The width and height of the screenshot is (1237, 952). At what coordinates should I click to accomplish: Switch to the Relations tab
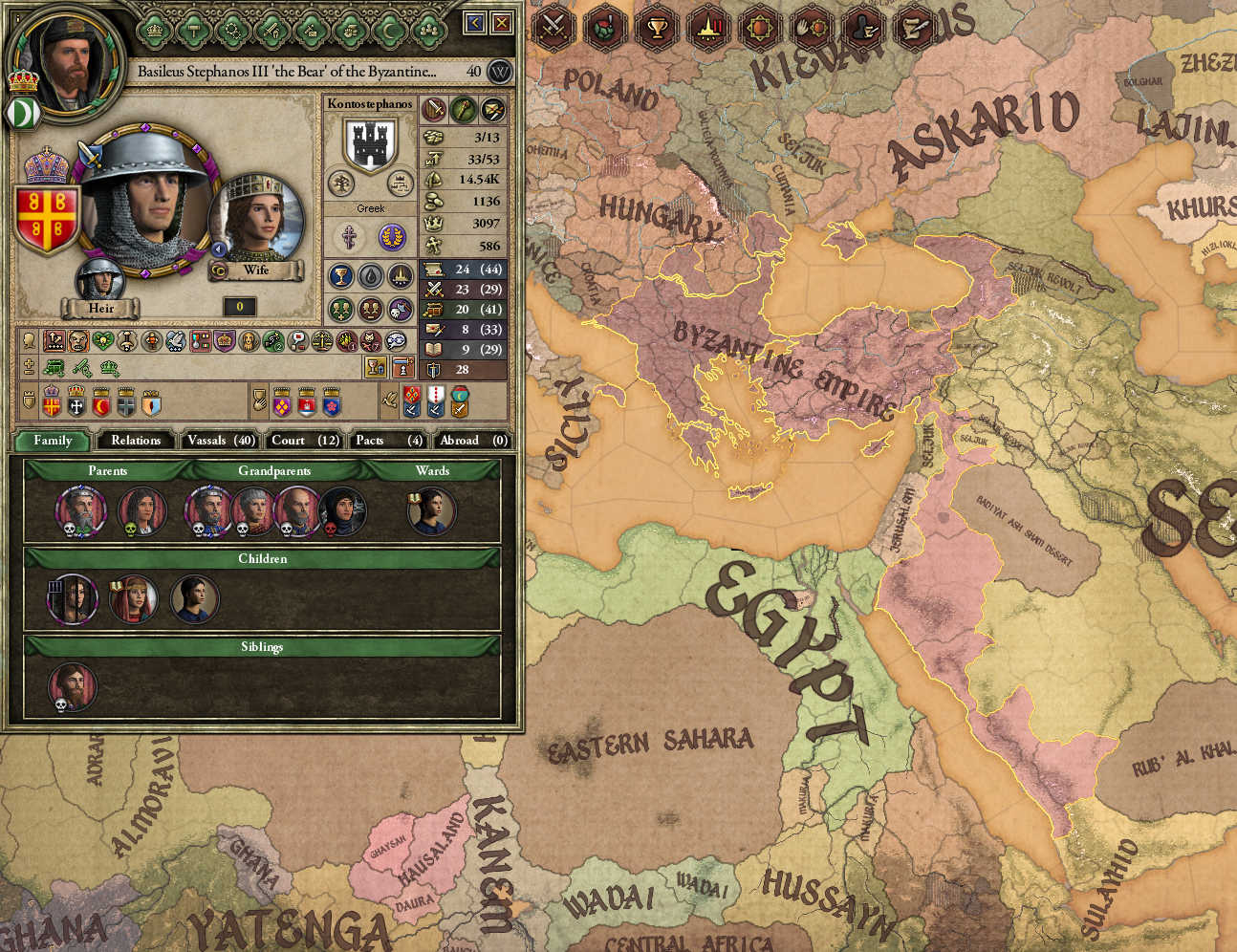(x=135, y=441)
